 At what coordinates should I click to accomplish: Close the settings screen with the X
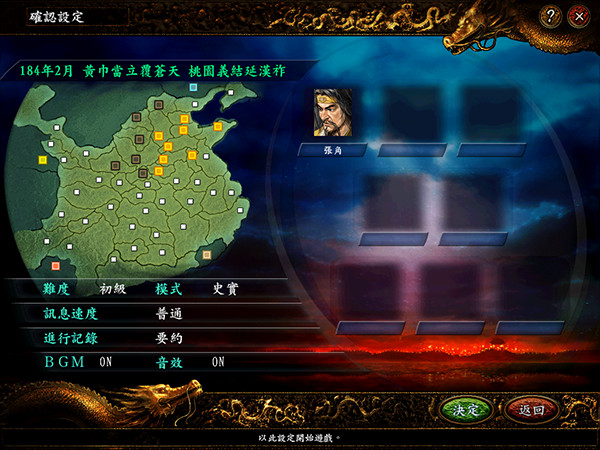click(578, 16)
